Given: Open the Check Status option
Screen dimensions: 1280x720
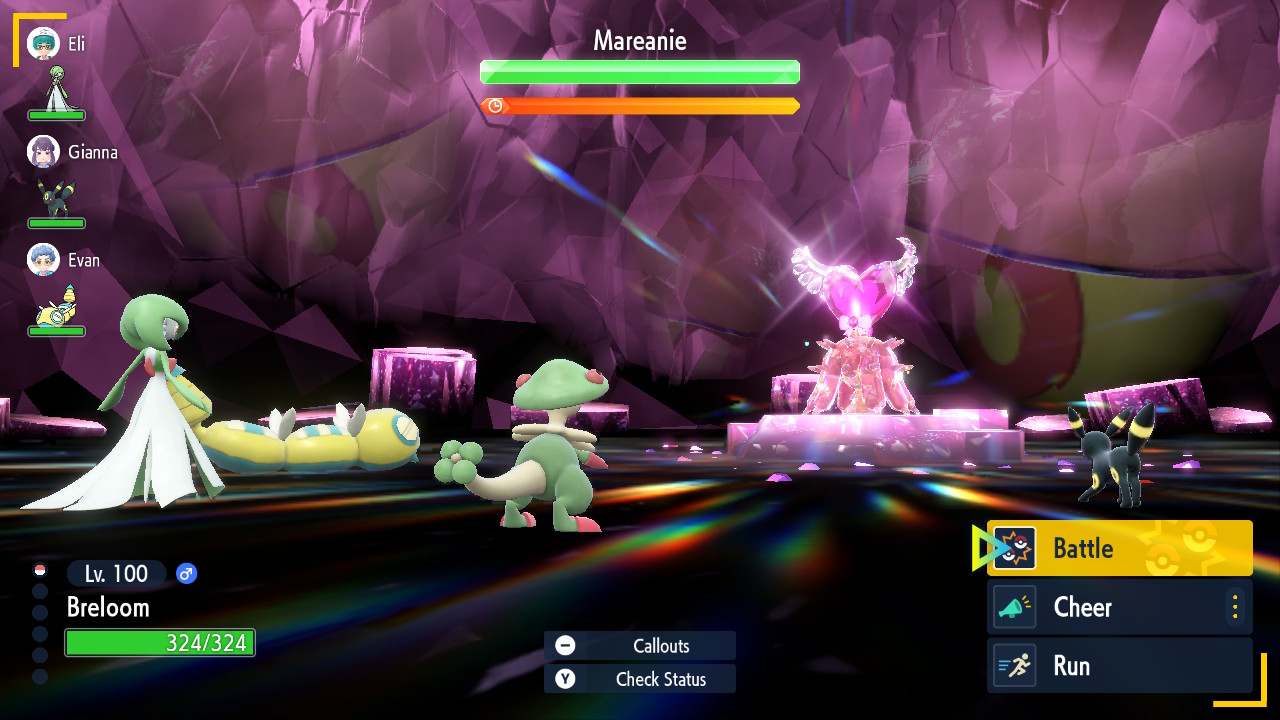Looking at the screenshot, I should (640, 679).
